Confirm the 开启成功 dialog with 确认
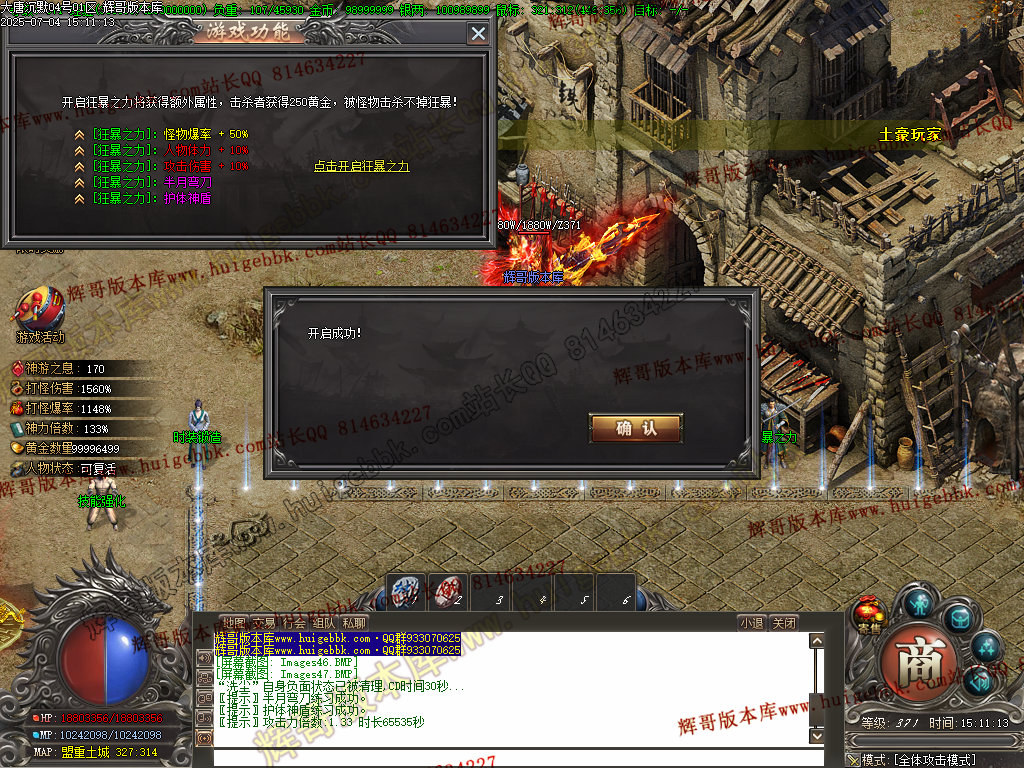1024x768 pixels. (x=636, y=428)
